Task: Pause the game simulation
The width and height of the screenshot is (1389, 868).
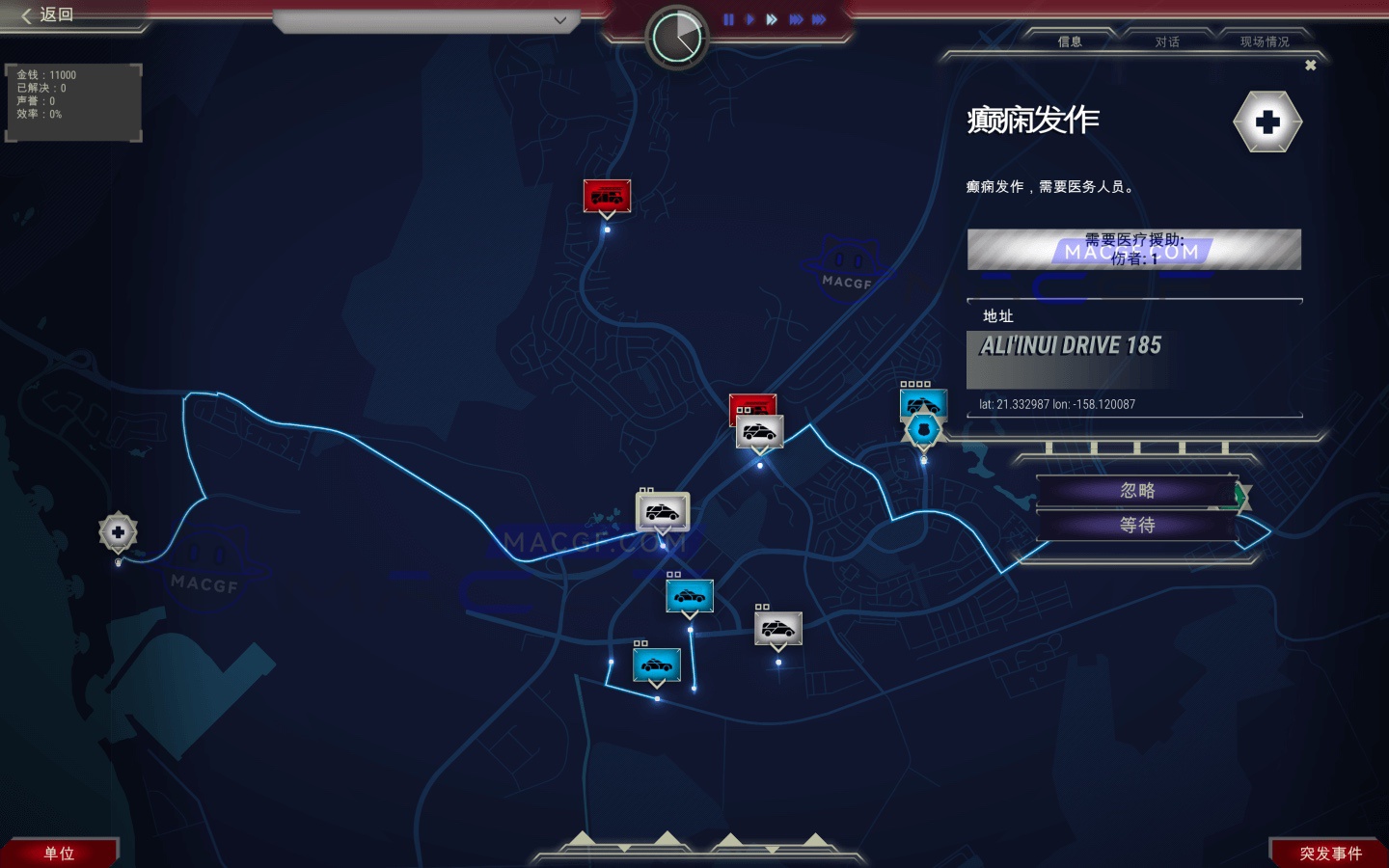Action: click(x=729, y=19)
